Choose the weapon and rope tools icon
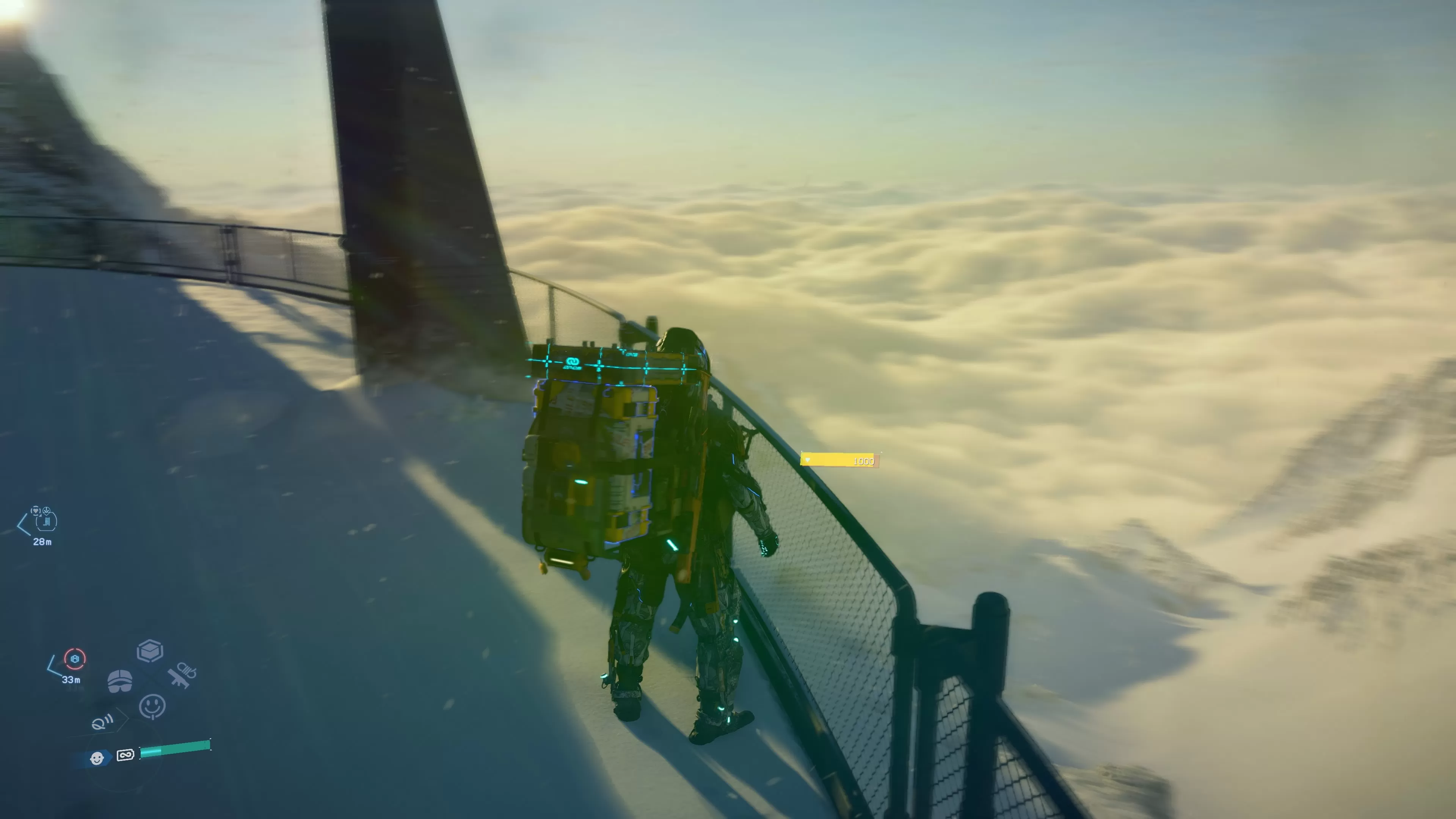This screenshot has height=819, width=1456. (182, 675)
